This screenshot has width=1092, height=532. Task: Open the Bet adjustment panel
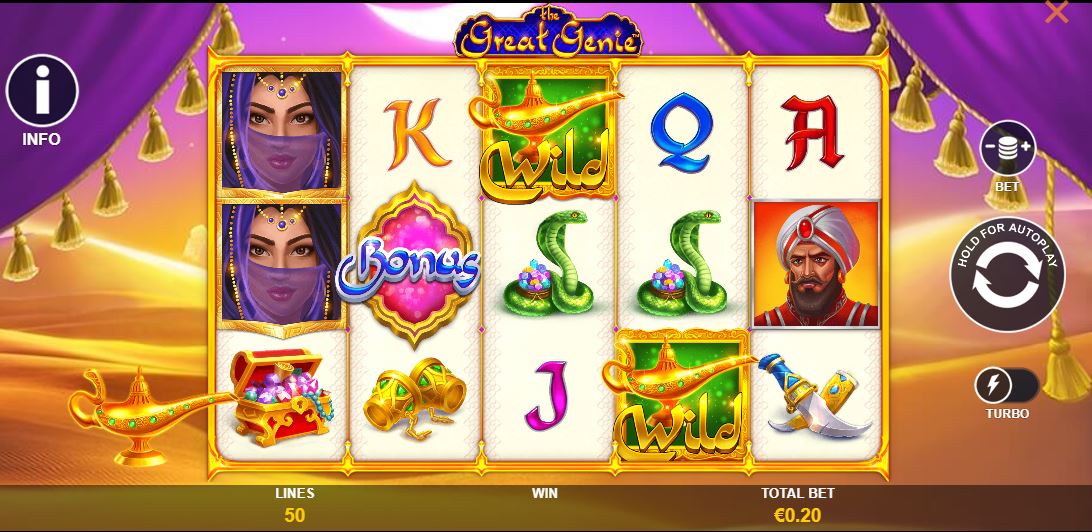[1006, 149]
